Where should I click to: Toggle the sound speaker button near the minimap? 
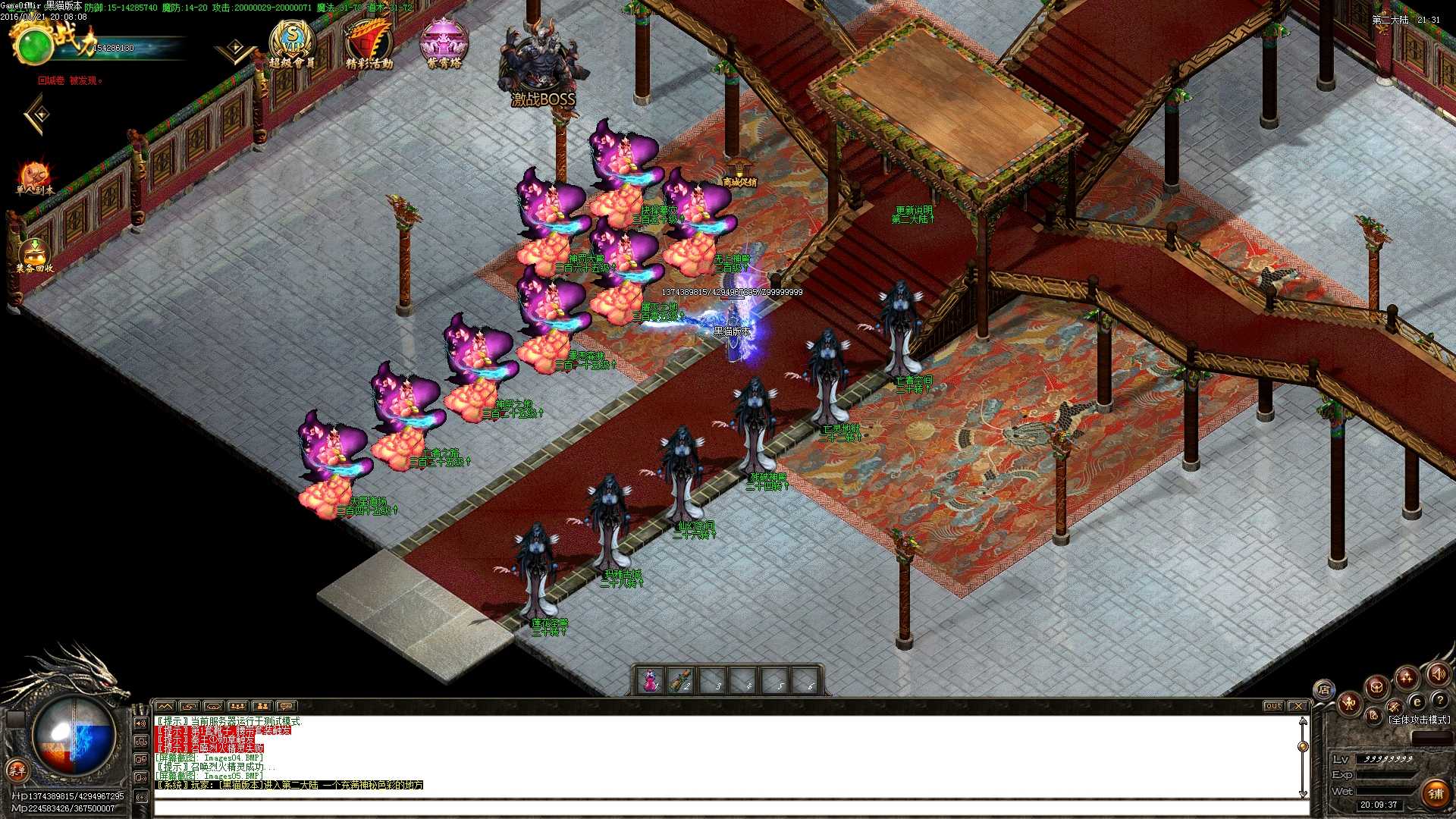click(x=1439, y=674)
